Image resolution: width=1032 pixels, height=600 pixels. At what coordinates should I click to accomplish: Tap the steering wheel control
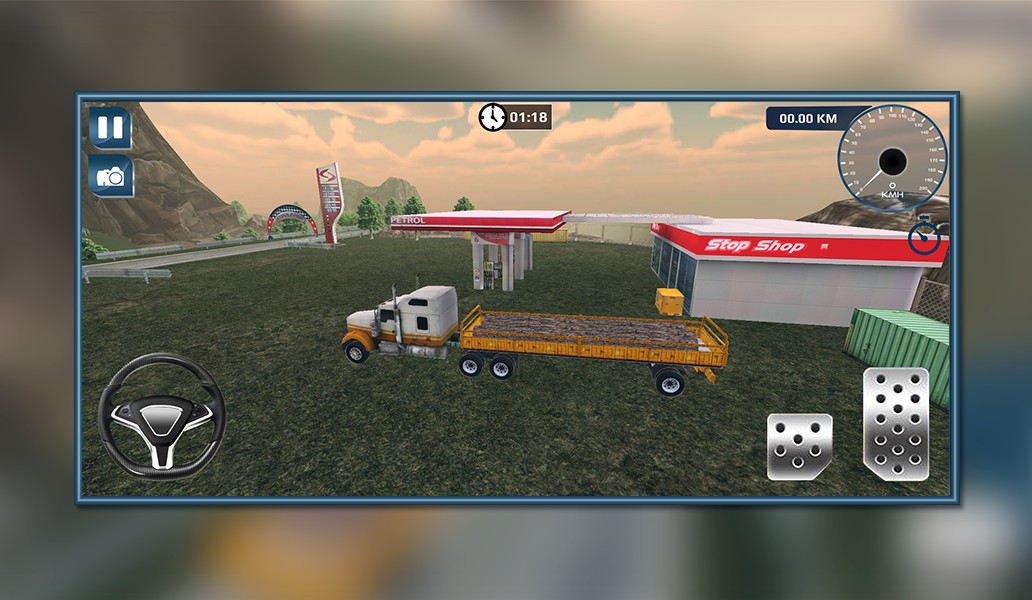tap(161, 414)
